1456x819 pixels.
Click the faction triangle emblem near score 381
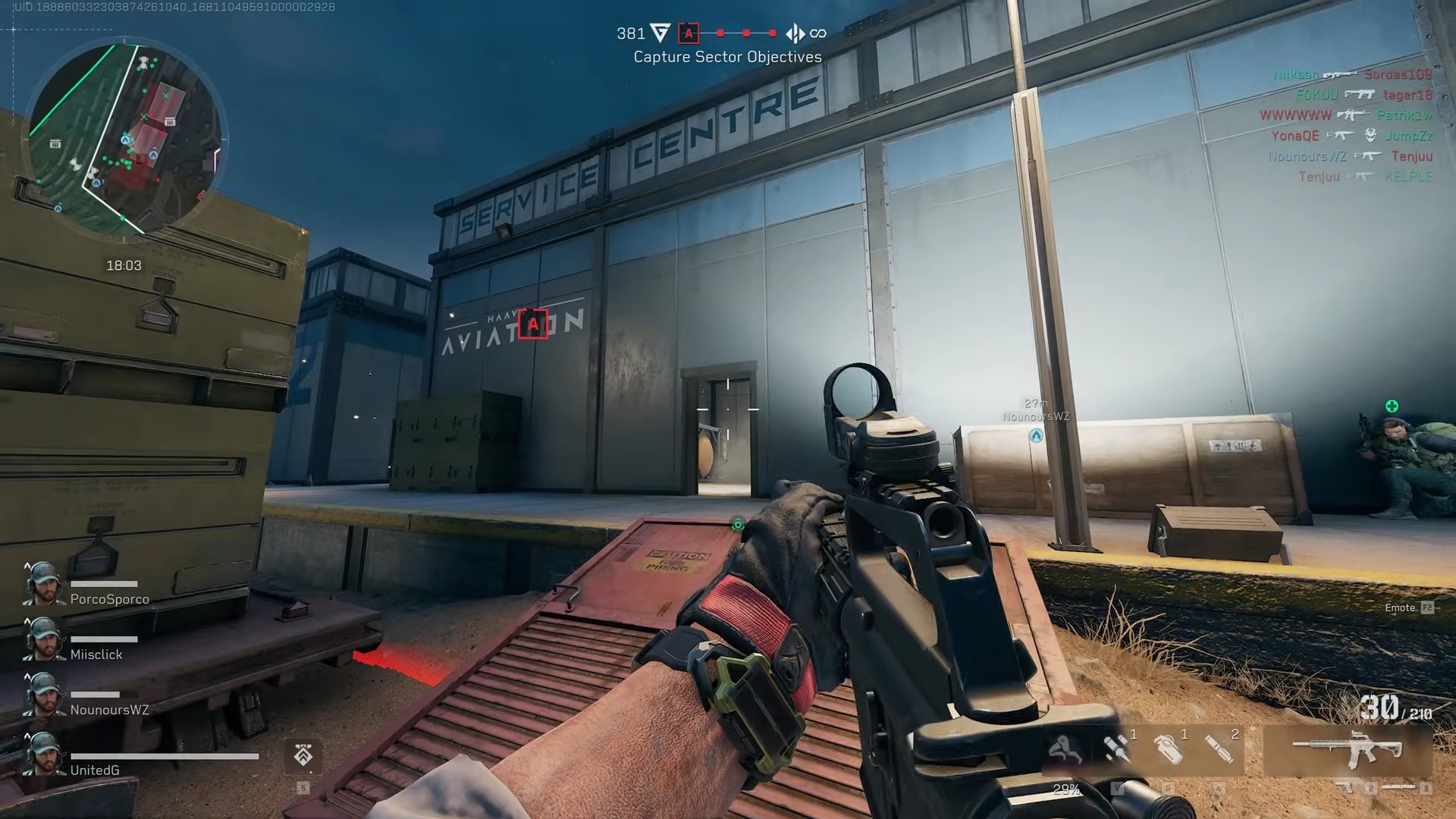661,33
